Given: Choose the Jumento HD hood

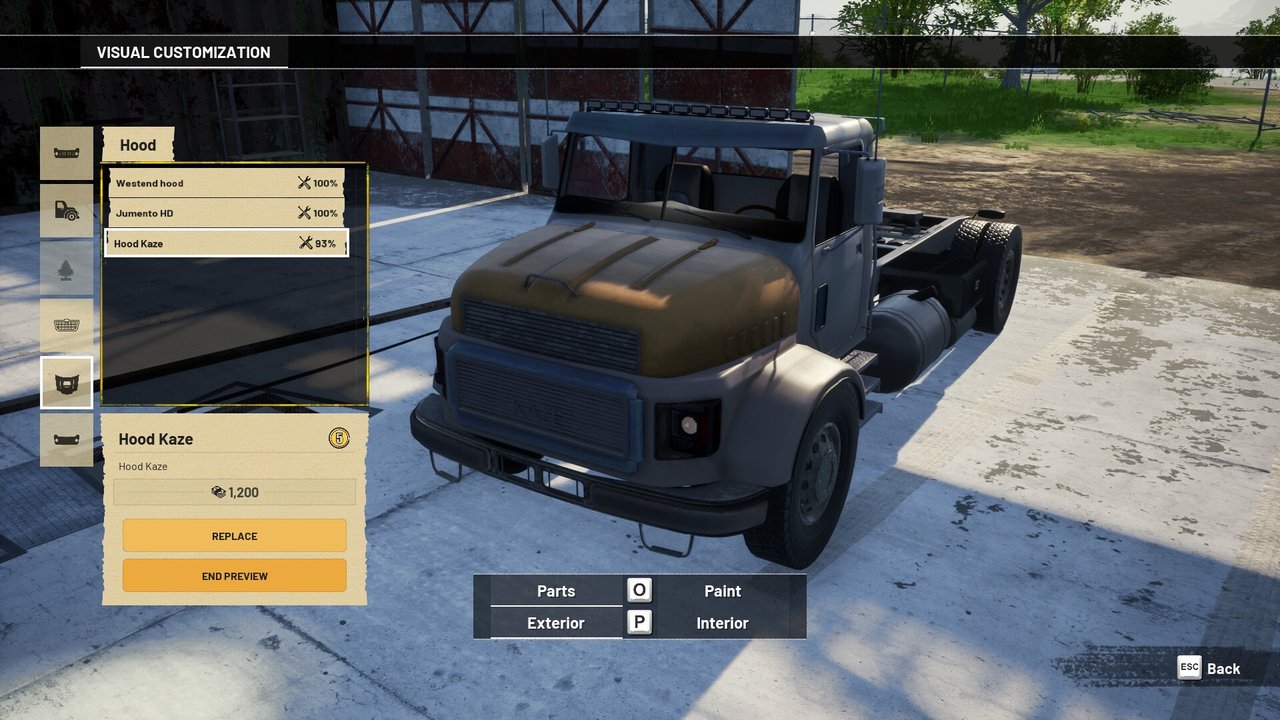Looking at the screenshot, I should coord(226,213).
